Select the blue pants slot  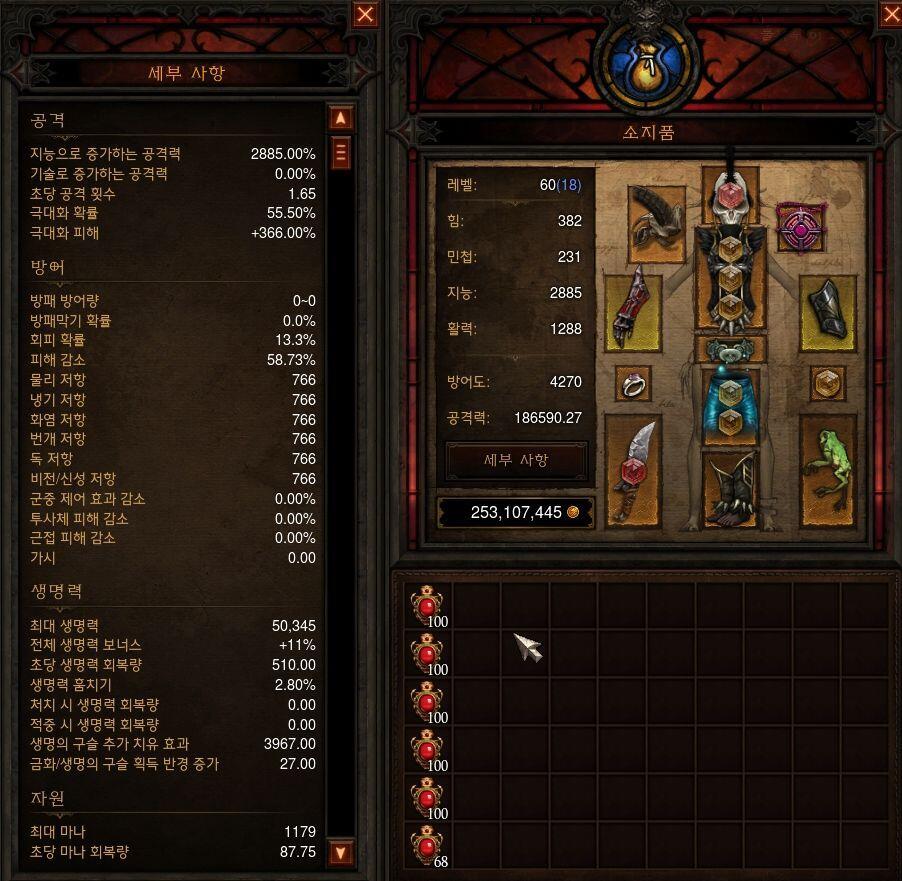(x=730, y=405)
